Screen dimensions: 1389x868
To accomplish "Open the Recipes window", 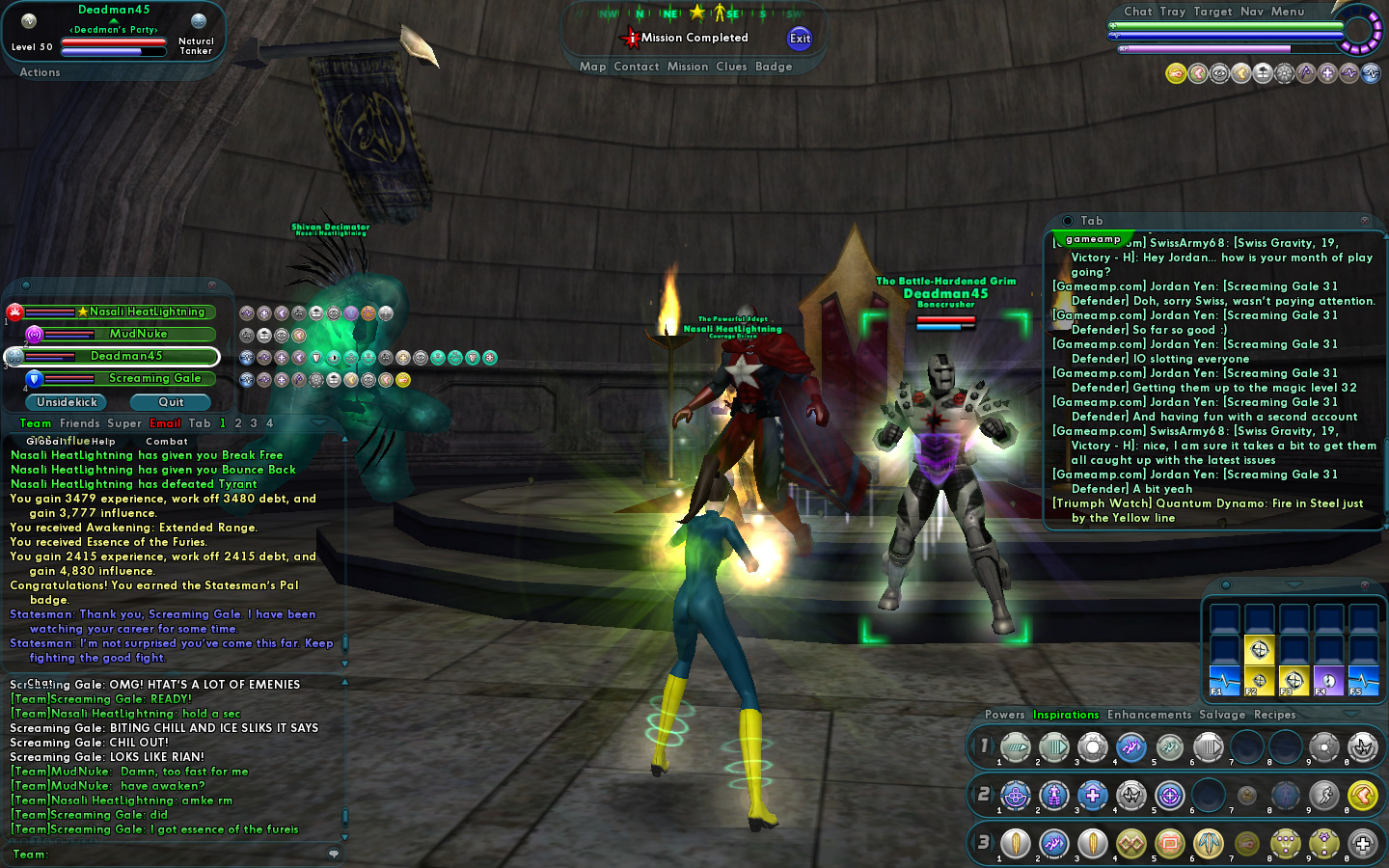I will coord(1274,715).
